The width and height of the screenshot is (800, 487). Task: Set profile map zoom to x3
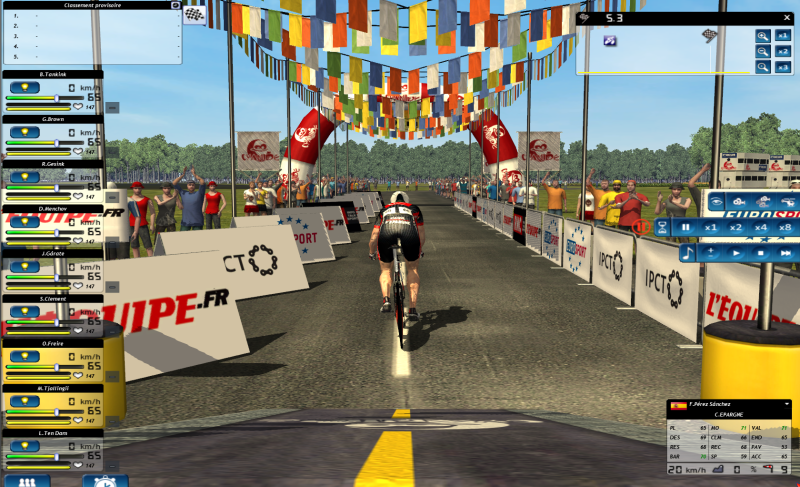(x=784, y=67)
